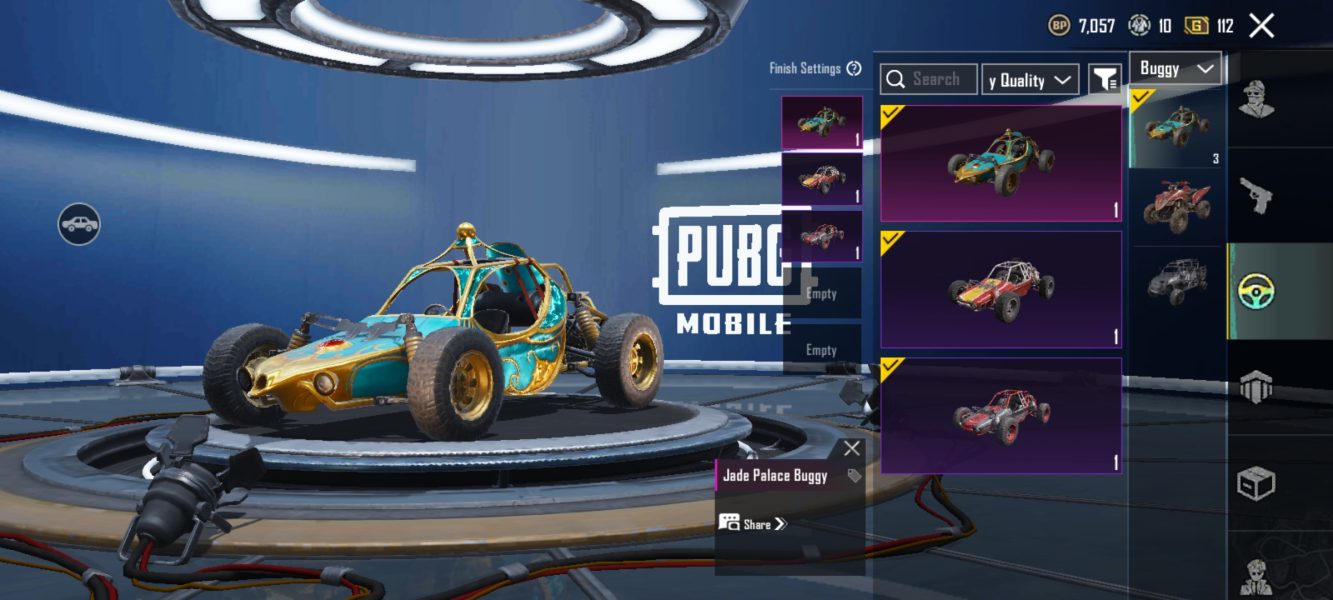
Task: Open the crate box category tab
Action: [1257, 484]
